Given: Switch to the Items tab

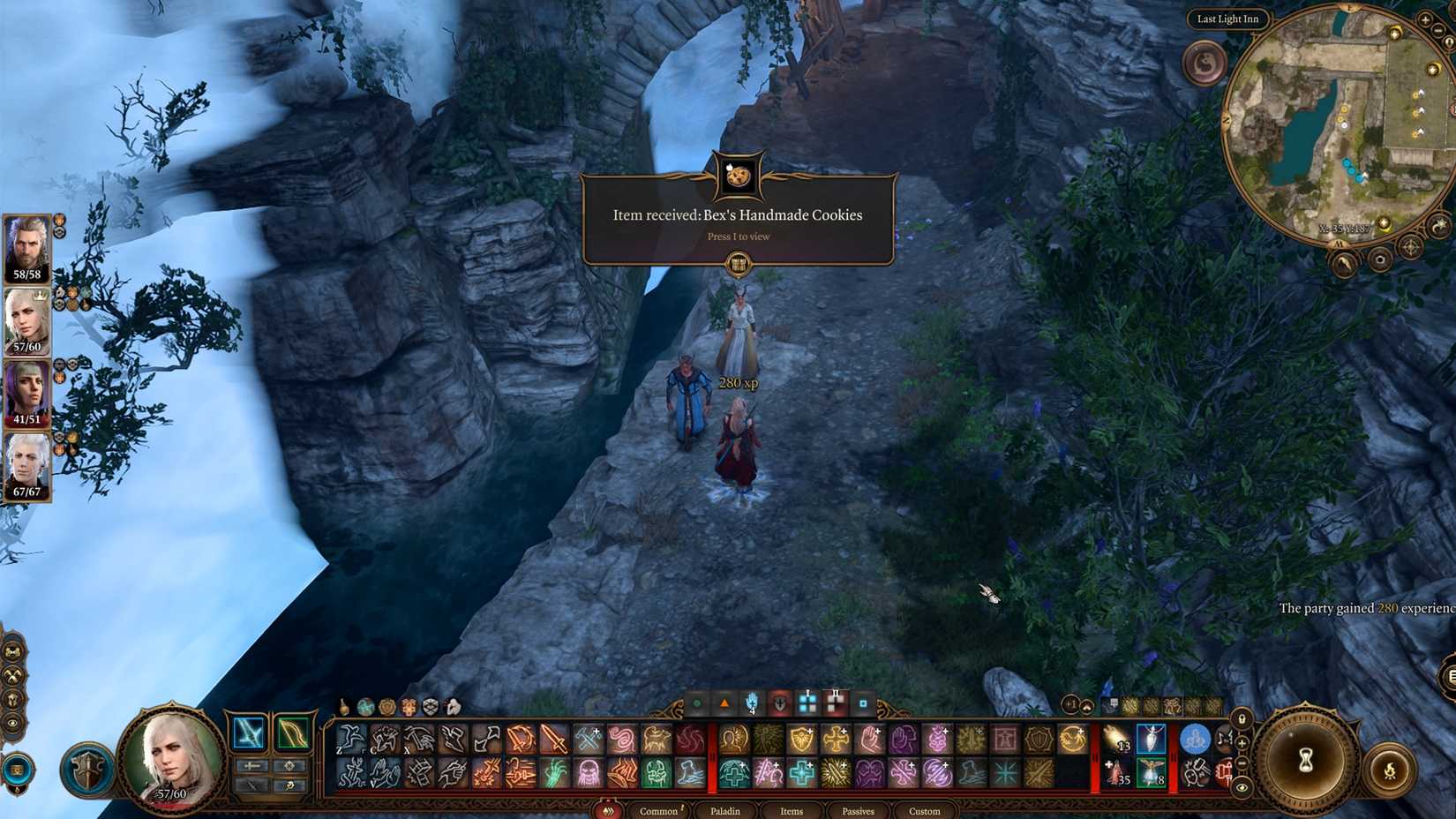Looking at the screenshot, I should (791, 811).
